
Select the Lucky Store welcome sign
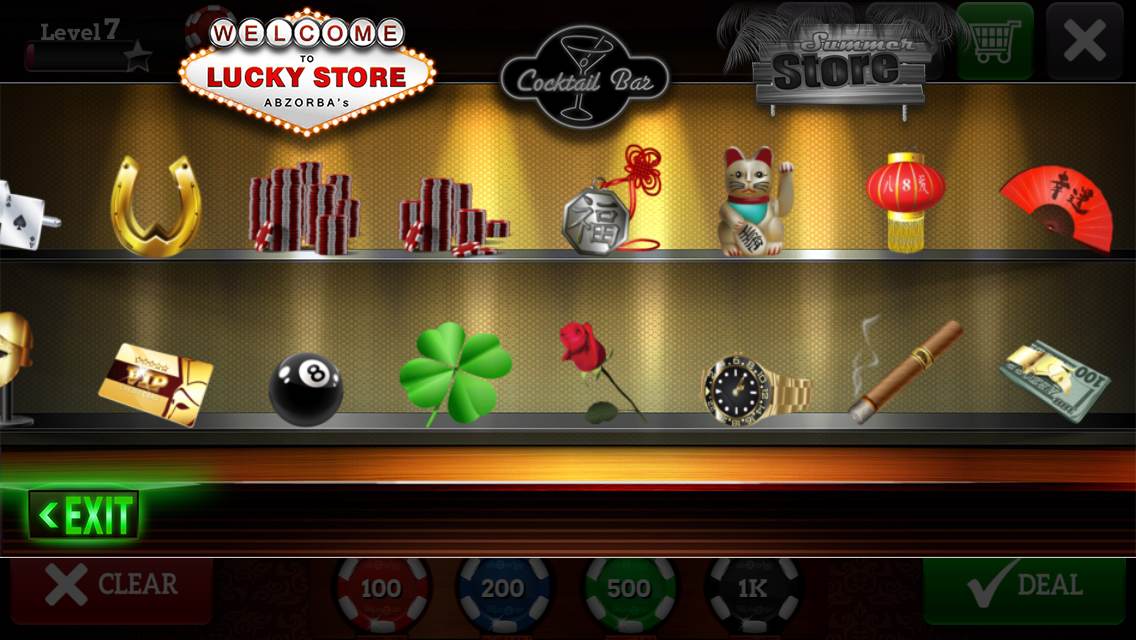(307, 72)
